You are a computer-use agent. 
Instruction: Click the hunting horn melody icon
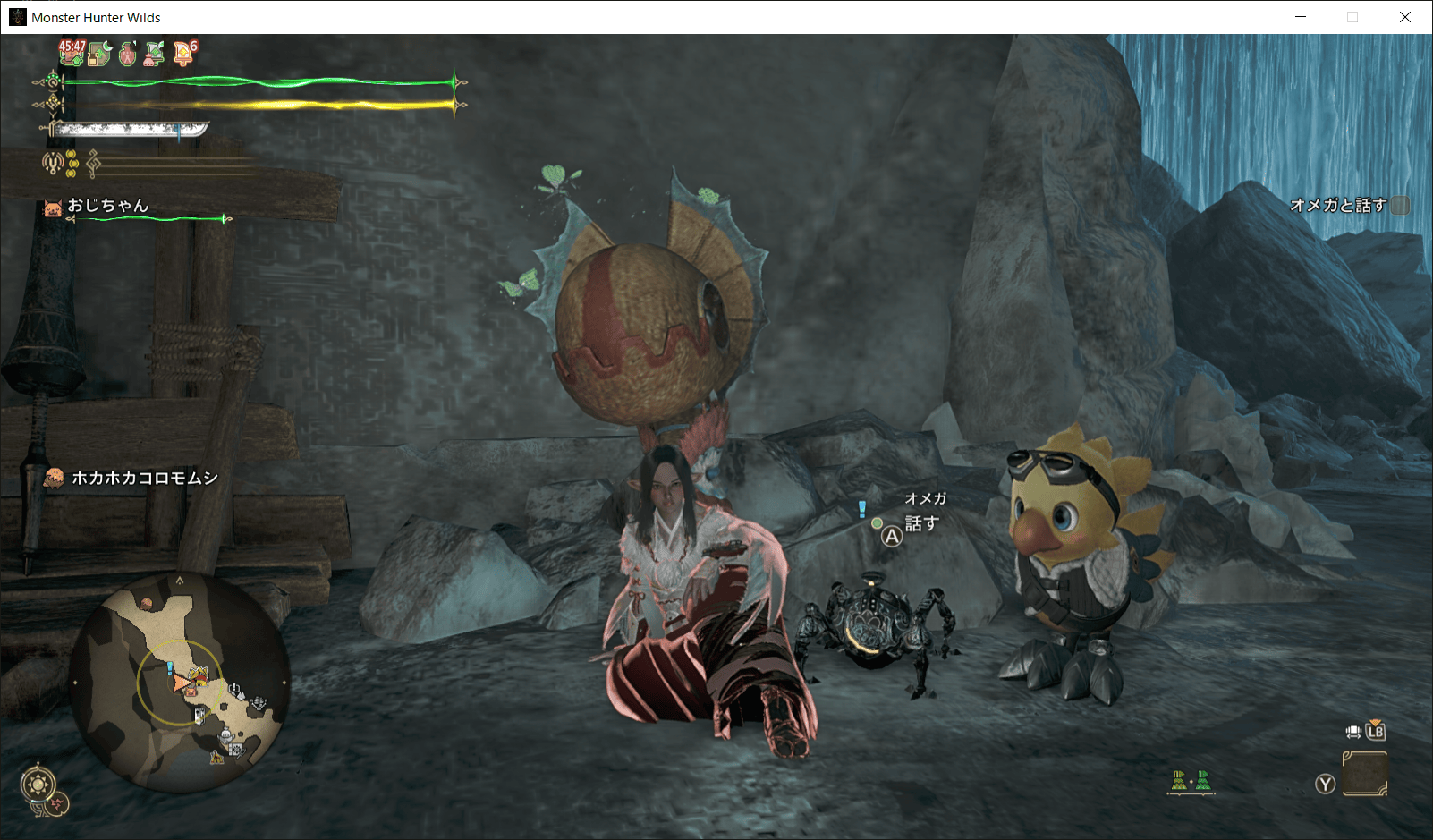pyautogui.click(x=53, y=163)
